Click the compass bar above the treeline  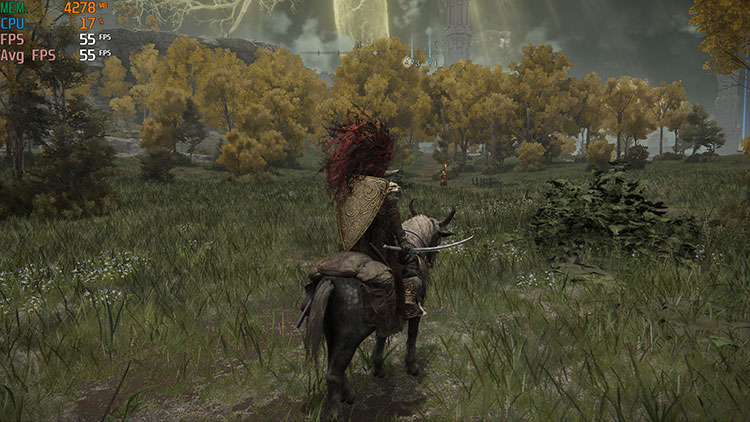(x=375, y=51)
